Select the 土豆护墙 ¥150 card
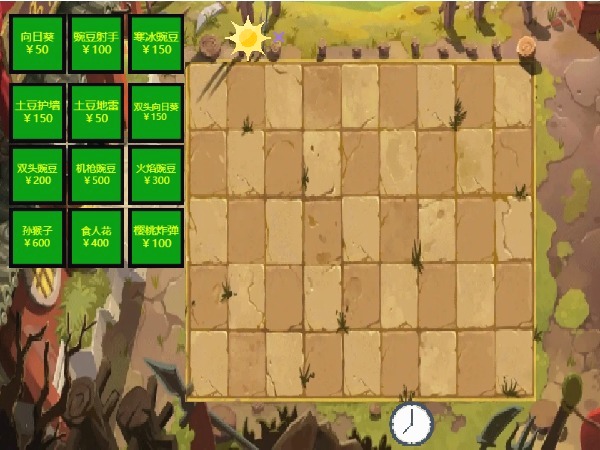This screenshot has width=600, height=450. coord(38,111)
